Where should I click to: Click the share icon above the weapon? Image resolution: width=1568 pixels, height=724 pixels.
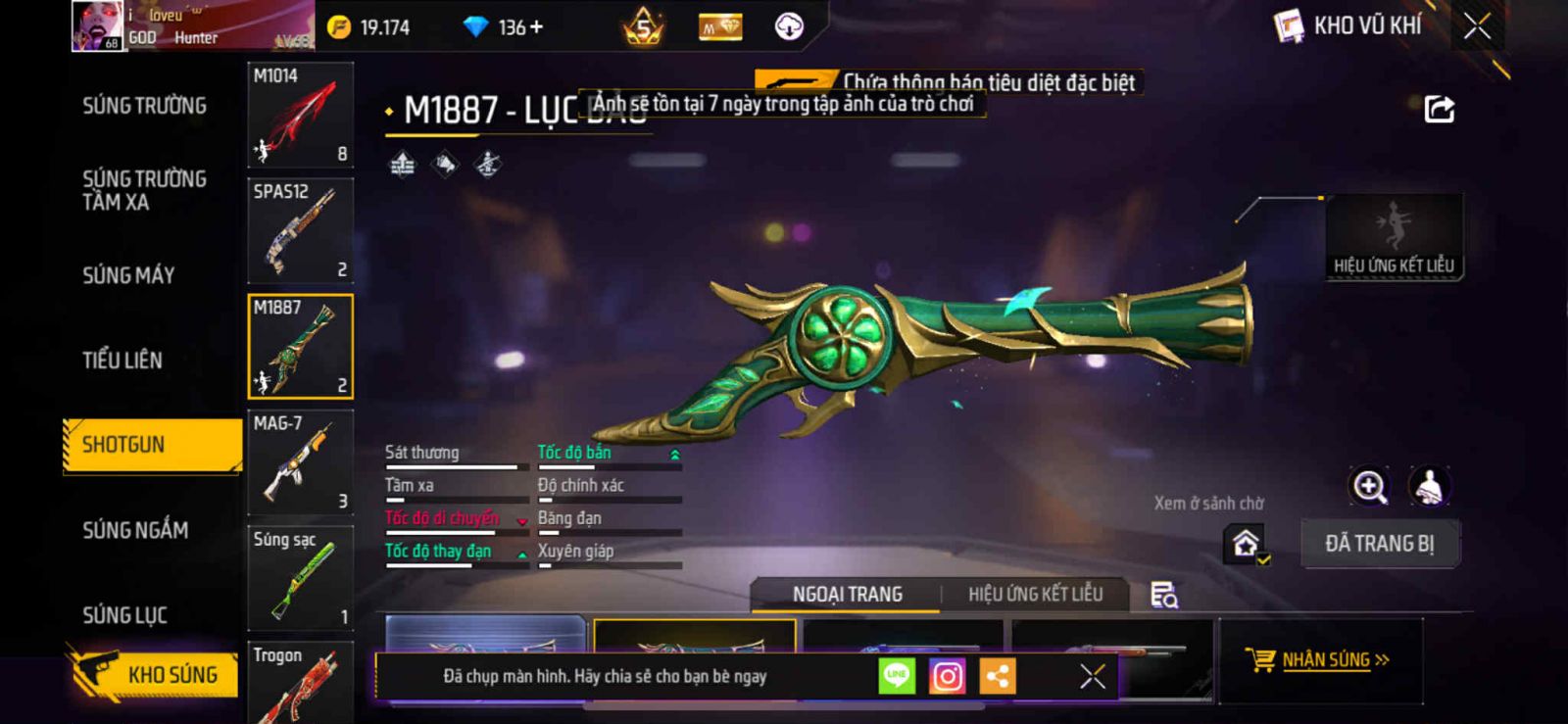pos(1439,109)
